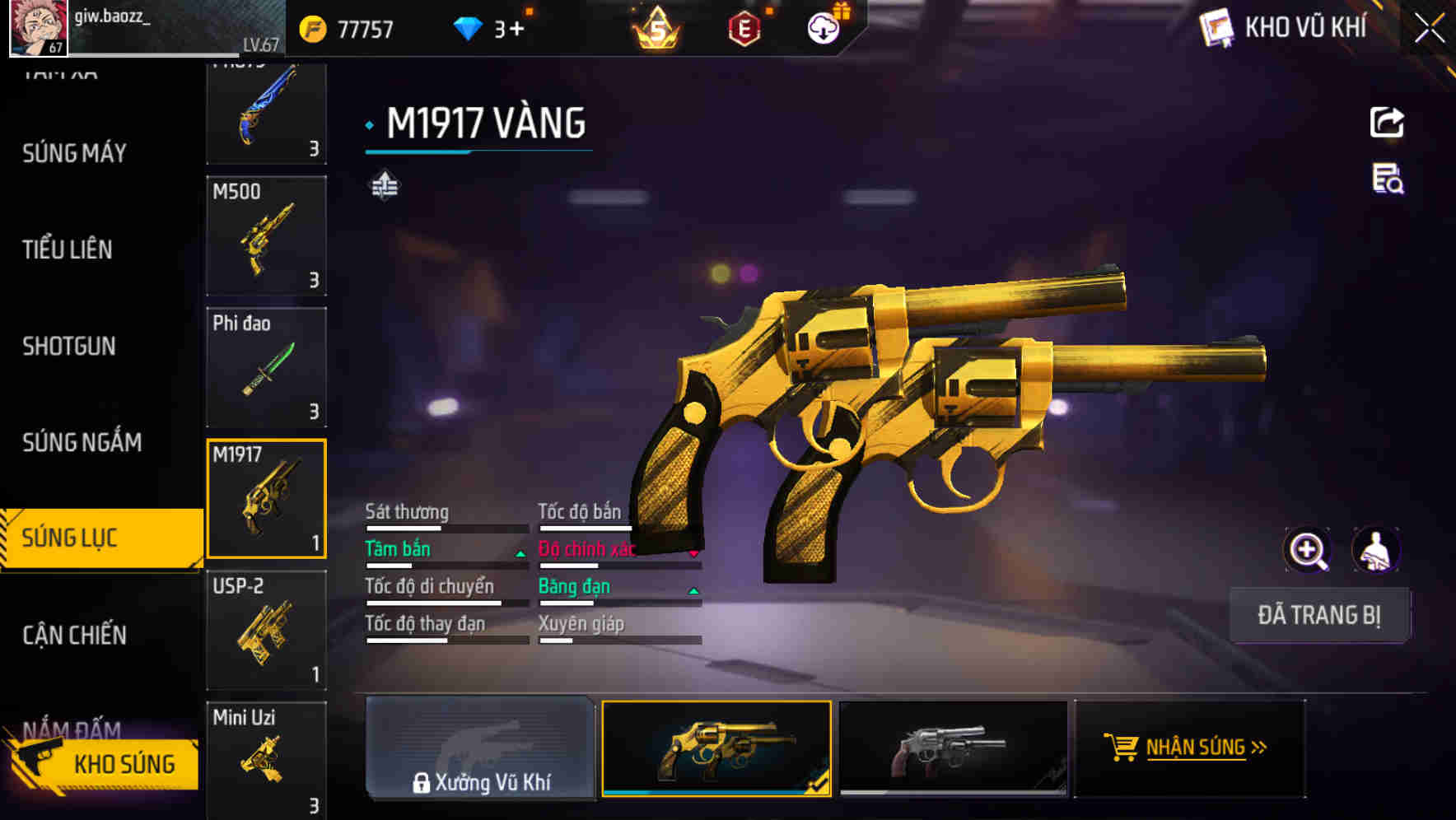
Task: Click the weapon attributes icon under the title
Action: (385, 186)
